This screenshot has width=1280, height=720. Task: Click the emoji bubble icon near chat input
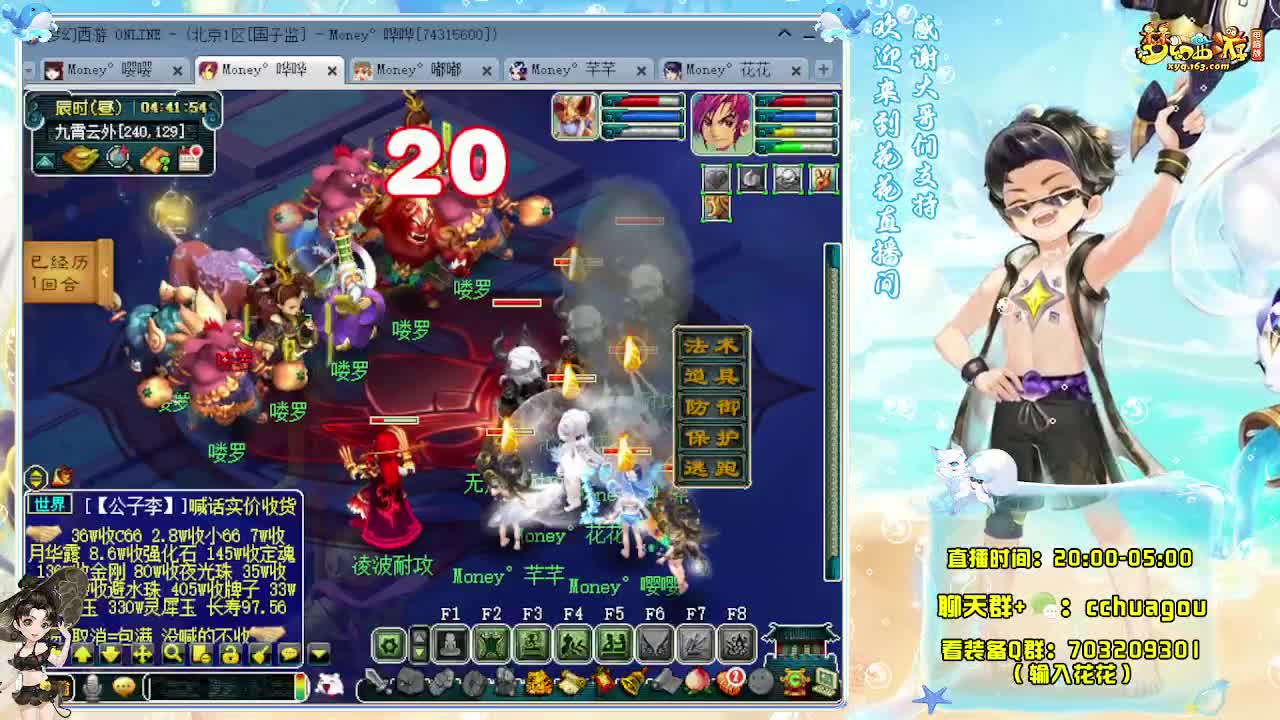pyautogui.click(x=123, y=688)
